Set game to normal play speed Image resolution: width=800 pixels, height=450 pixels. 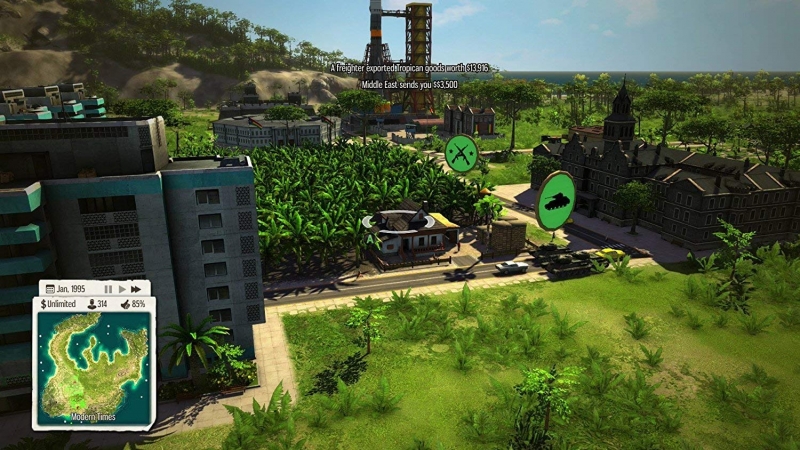(122, 288)
